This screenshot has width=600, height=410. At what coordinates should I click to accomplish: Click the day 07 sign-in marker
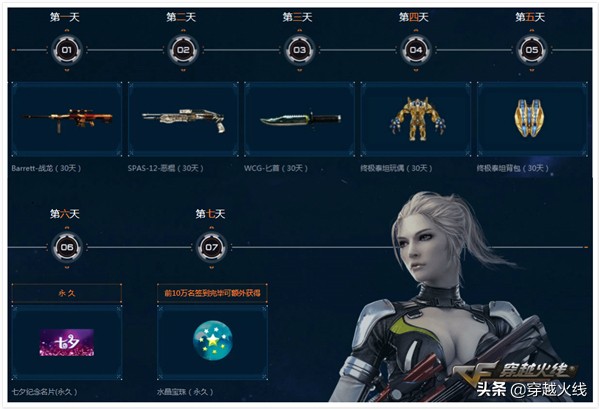[211, 247]
